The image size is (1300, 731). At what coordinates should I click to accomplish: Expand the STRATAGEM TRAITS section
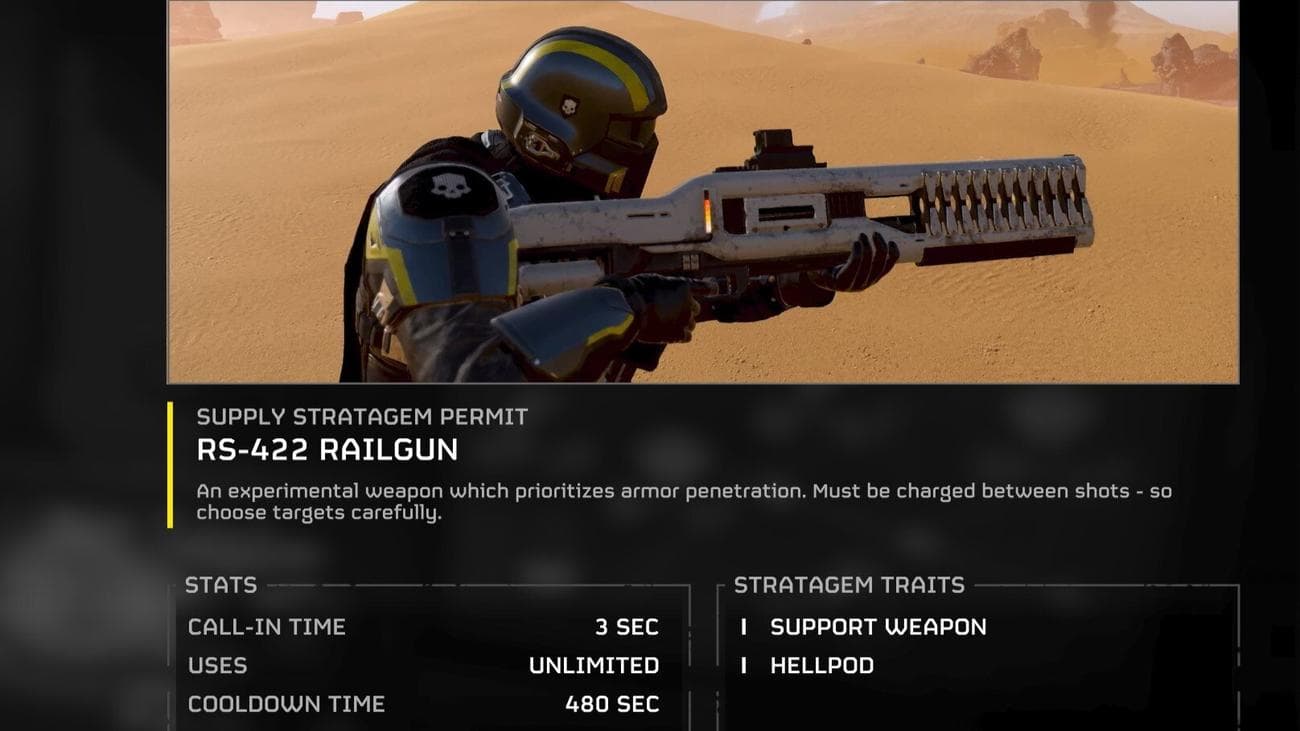click(848, 585)
